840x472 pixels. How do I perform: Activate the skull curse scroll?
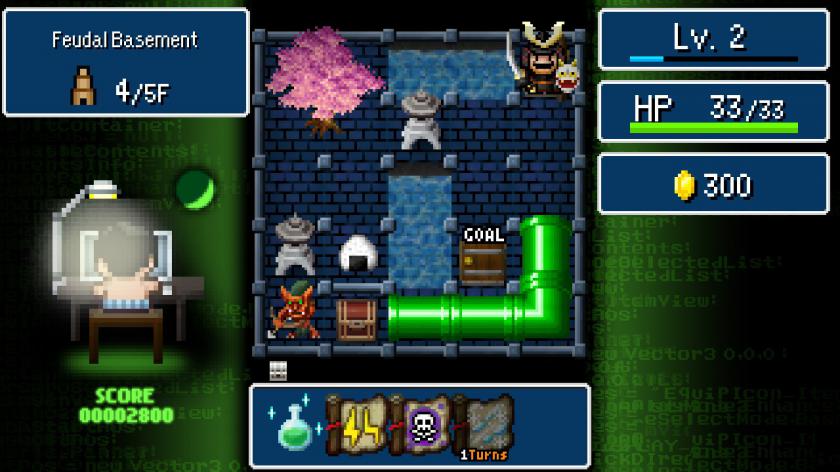coord(422,425)
